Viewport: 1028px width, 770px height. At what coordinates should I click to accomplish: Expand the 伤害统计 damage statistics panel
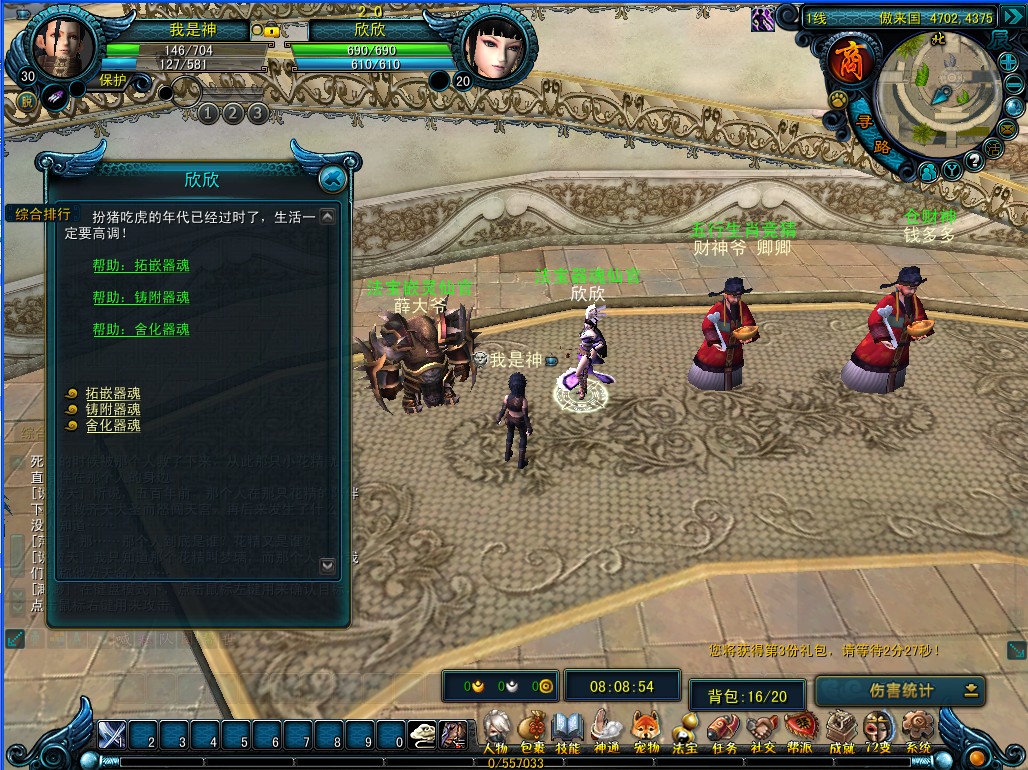point(970,690)
